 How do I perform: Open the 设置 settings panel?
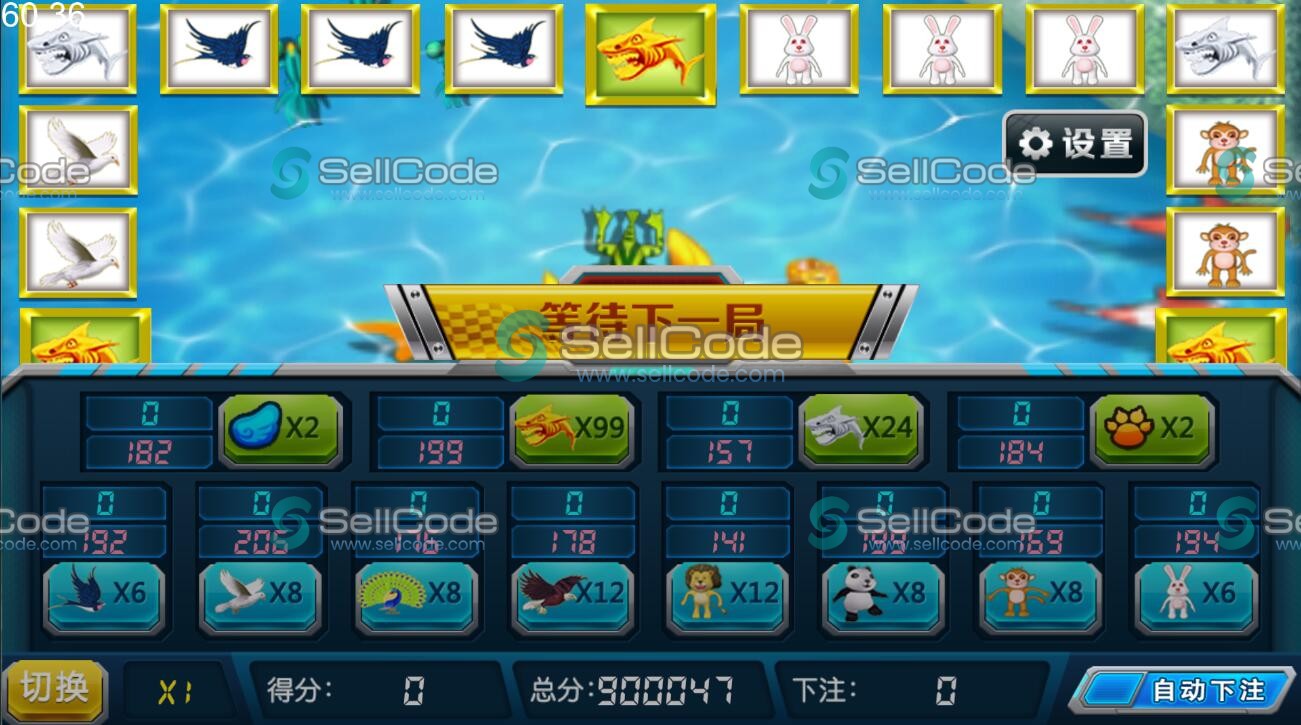point(1073,143)
